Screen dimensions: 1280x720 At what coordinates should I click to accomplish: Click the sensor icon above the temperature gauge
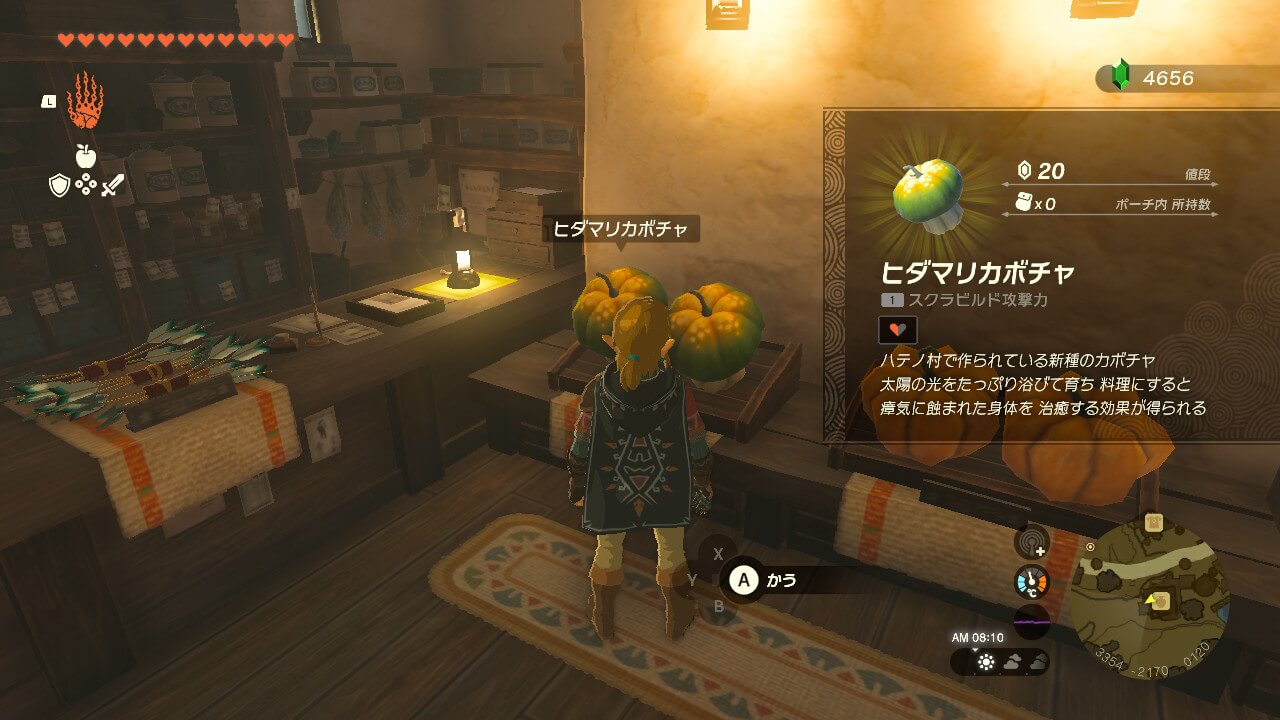1031,543
